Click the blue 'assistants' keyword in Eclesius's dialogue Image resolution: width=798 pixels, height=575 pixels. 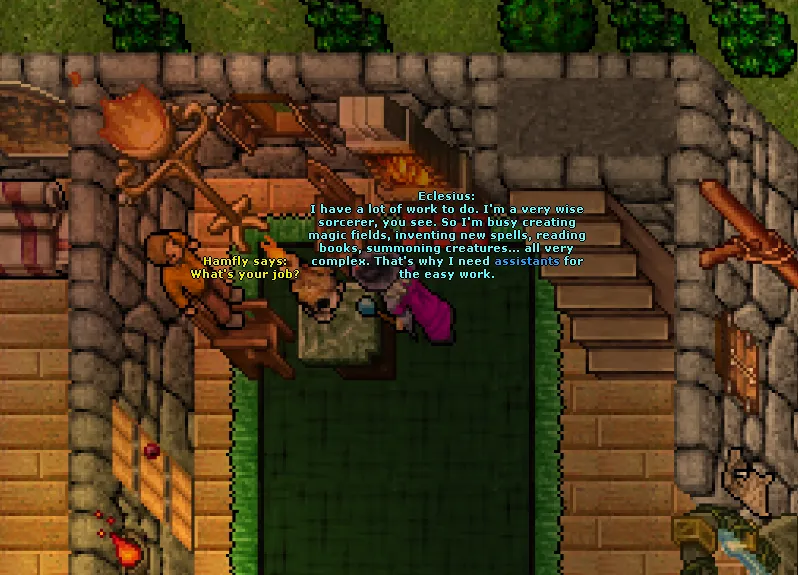(526, 261)
